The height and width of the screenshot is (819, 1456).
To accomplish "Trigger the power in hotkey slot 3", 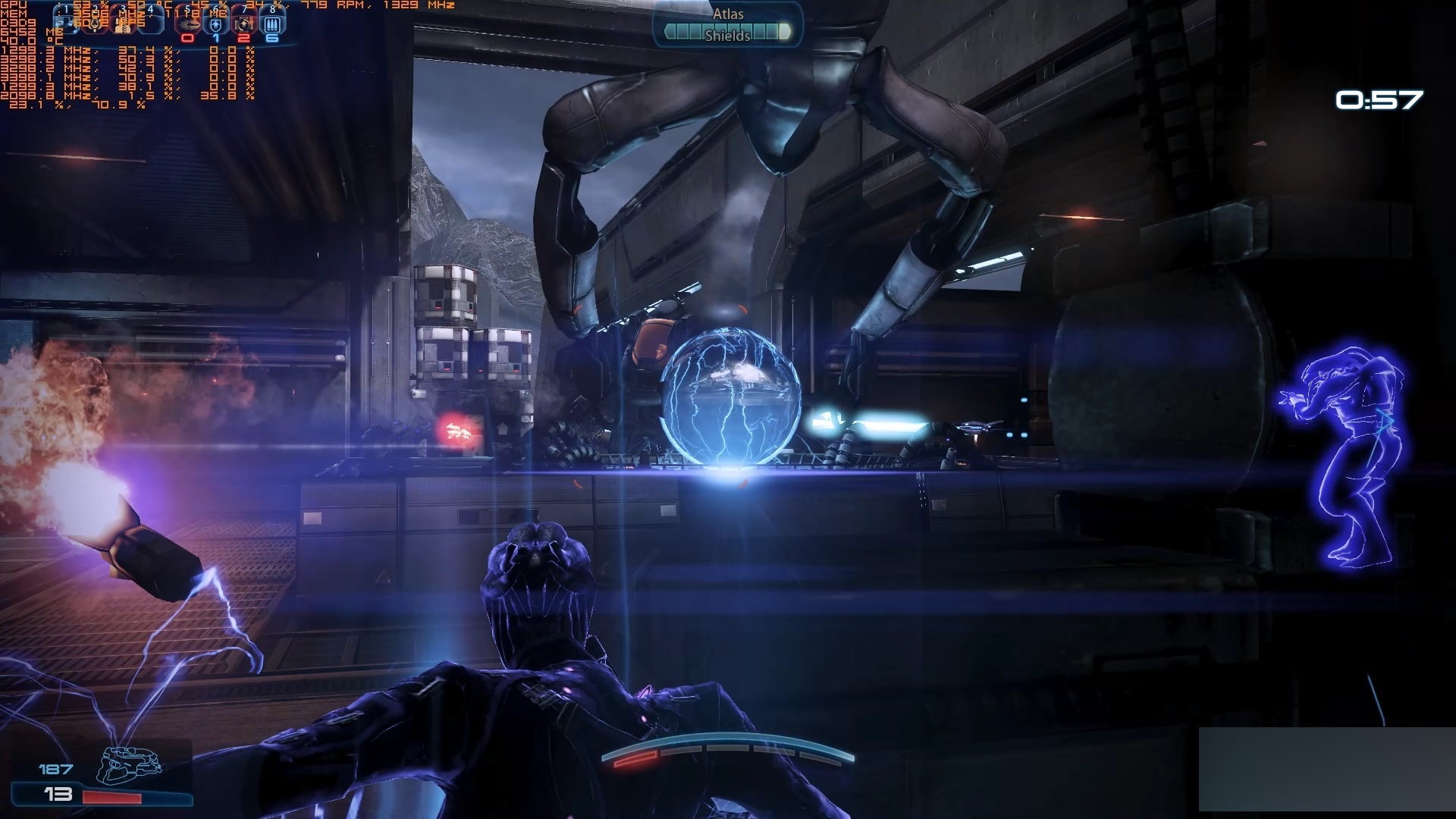I will coord(123,23).
